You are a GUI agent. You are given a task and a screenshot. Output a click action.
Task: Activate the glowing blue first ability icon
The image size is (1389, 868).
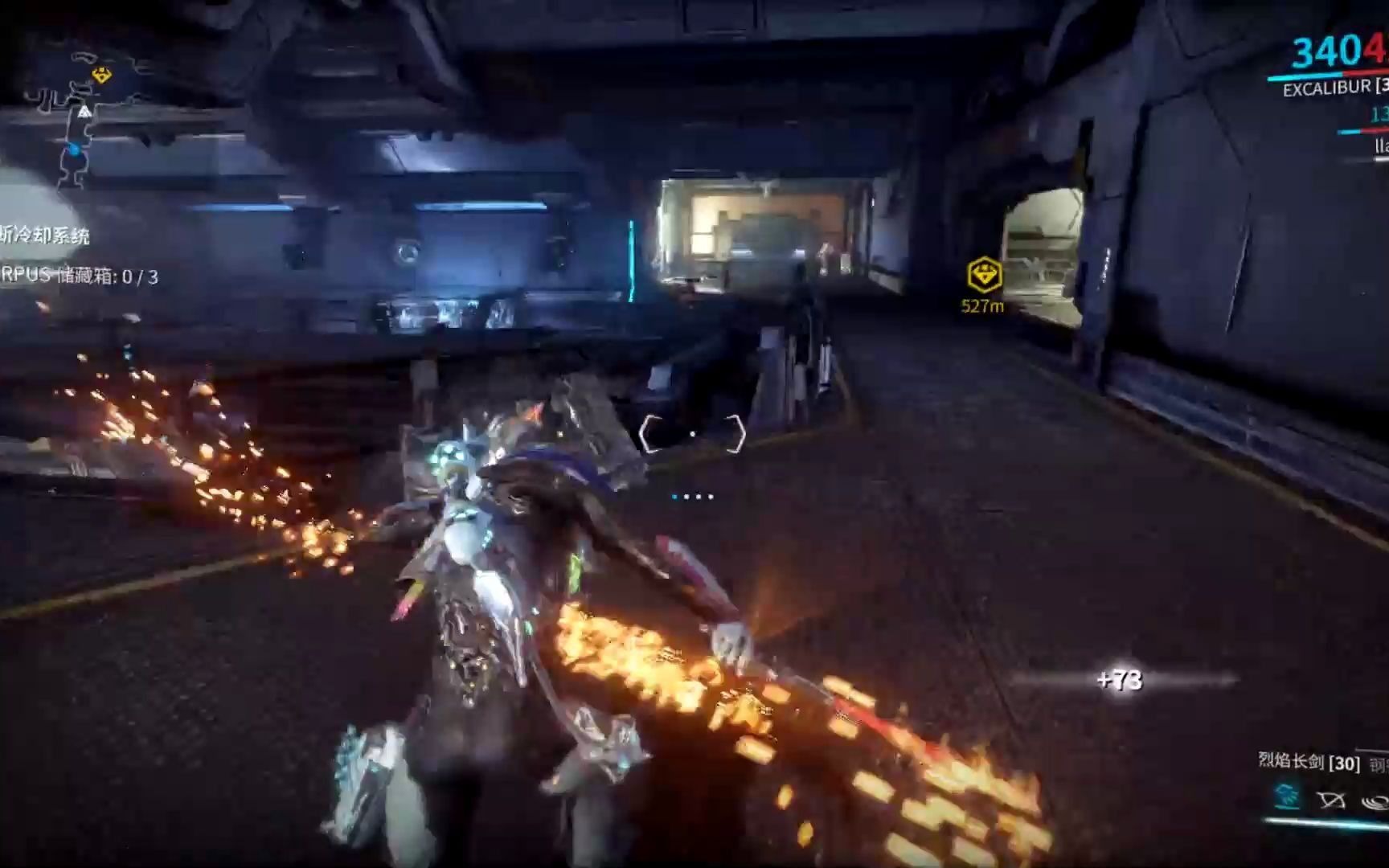click(1288, 796)
